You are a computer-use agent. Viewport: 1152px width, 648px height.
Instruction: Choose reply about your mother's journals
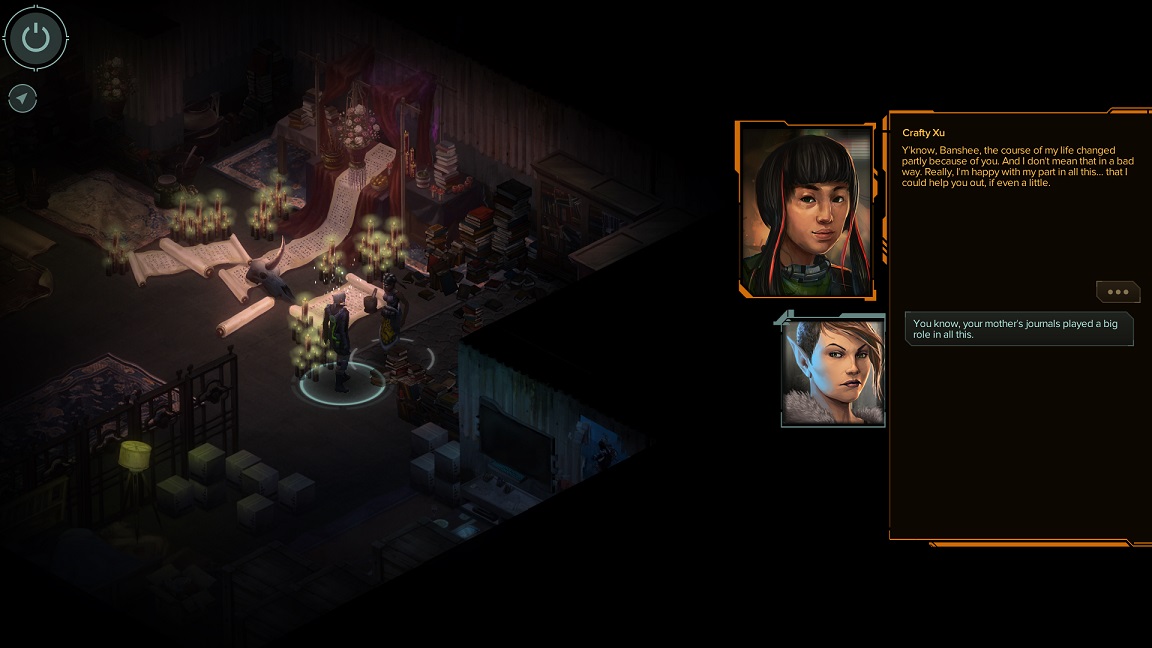click(x=1018, y=329)
